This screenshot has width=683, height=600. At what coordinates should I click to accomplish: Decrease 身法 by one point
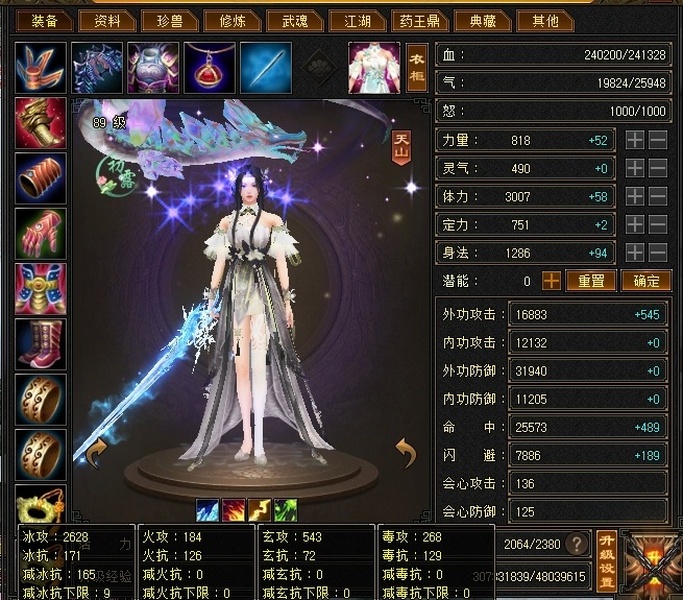coord(657,253)
